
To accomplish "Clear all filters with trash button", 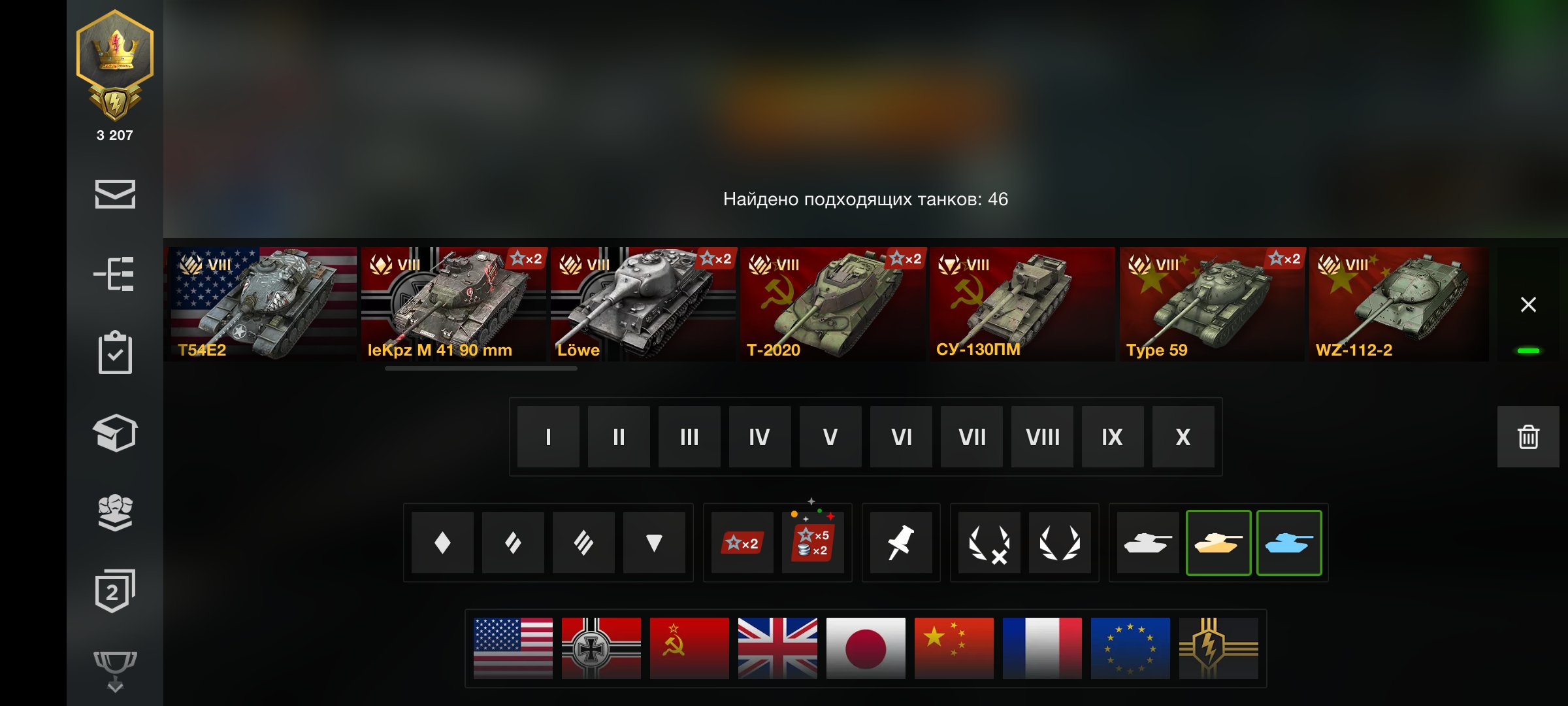I will click(1528, 437).
